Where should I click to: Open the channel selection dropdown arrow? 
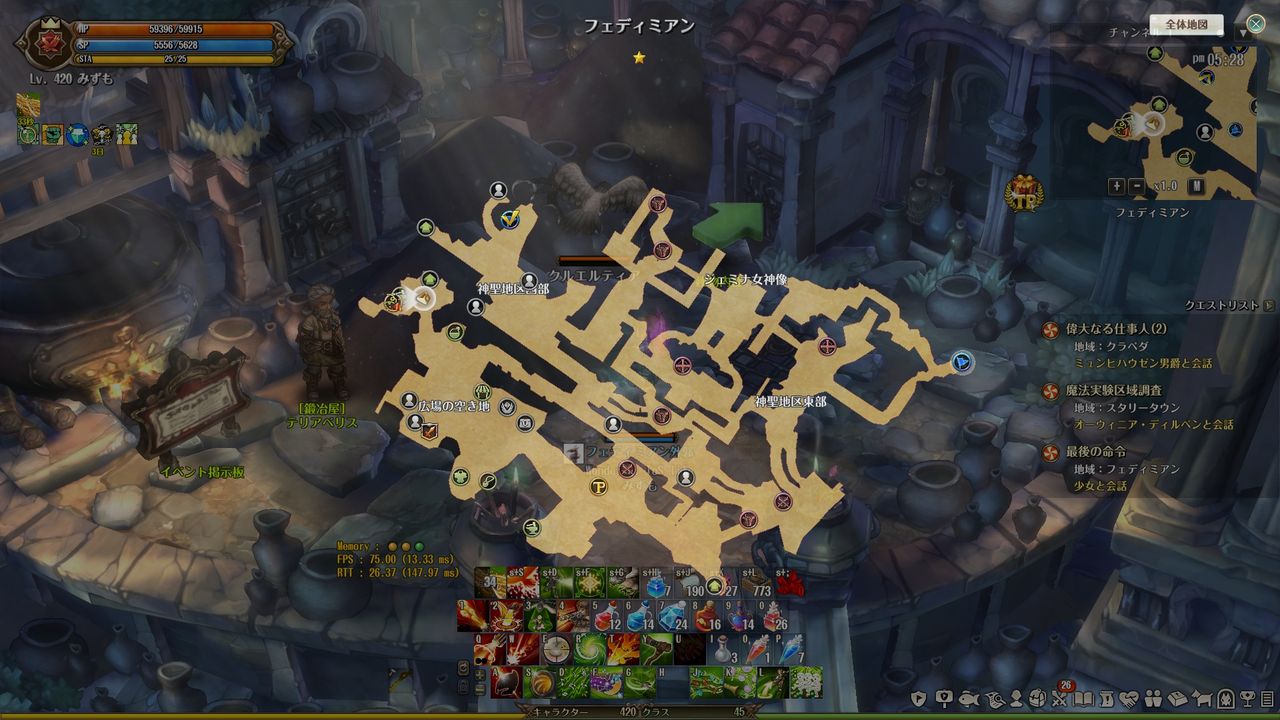coord(1243,32)
